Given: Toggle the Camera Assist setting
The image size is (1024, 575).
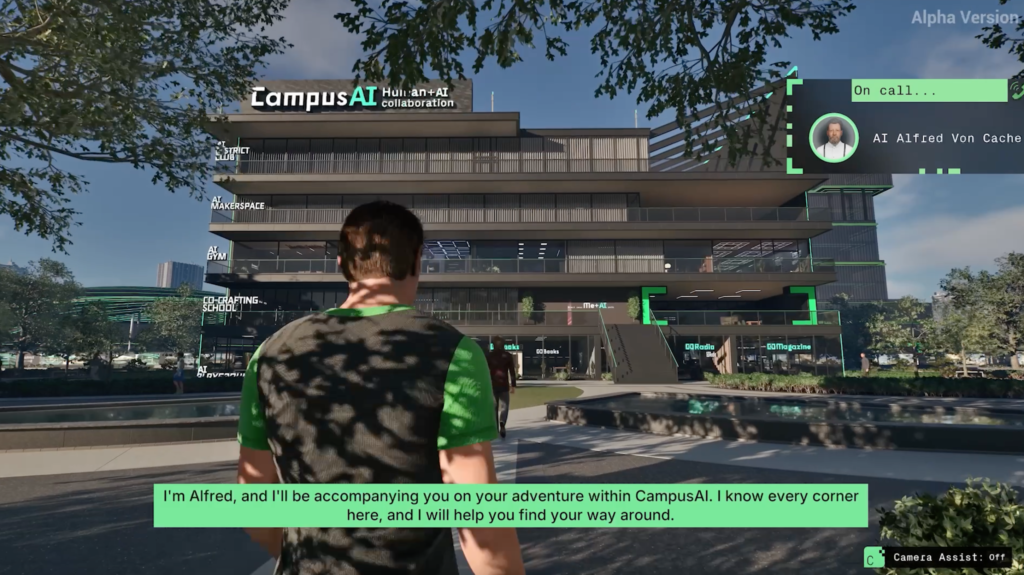Looking at the screenshot, I should coord(939,557).
